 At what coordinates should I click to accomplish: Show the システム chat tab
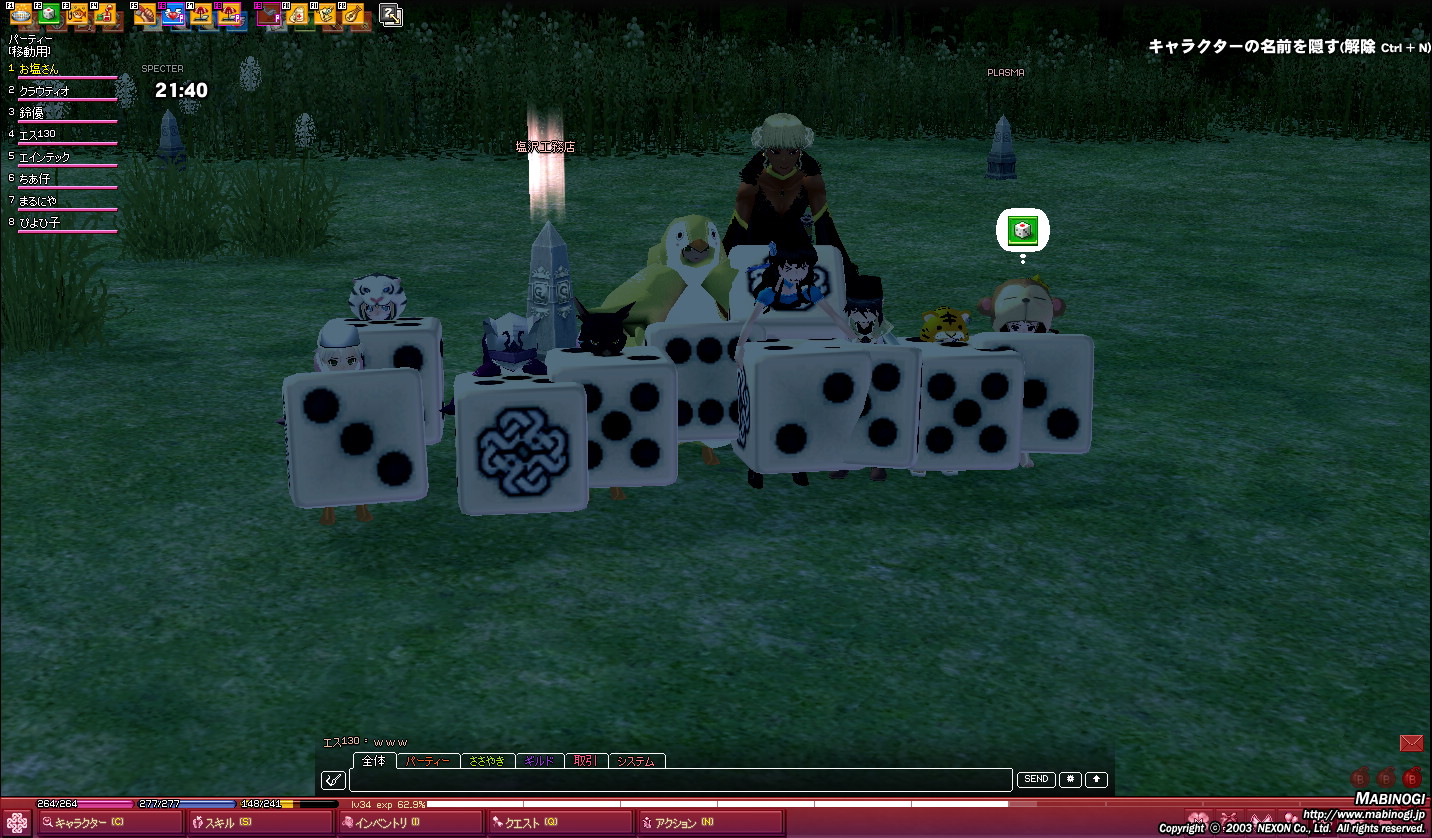coord(636,761)
